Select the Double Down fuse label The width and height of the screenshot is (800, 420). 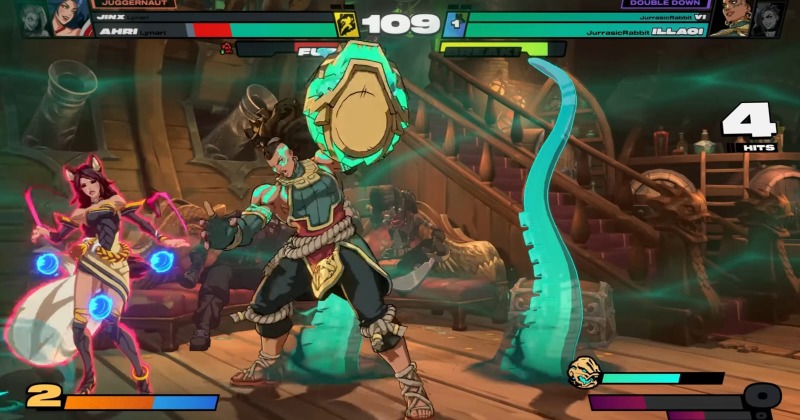coord(666,4)
